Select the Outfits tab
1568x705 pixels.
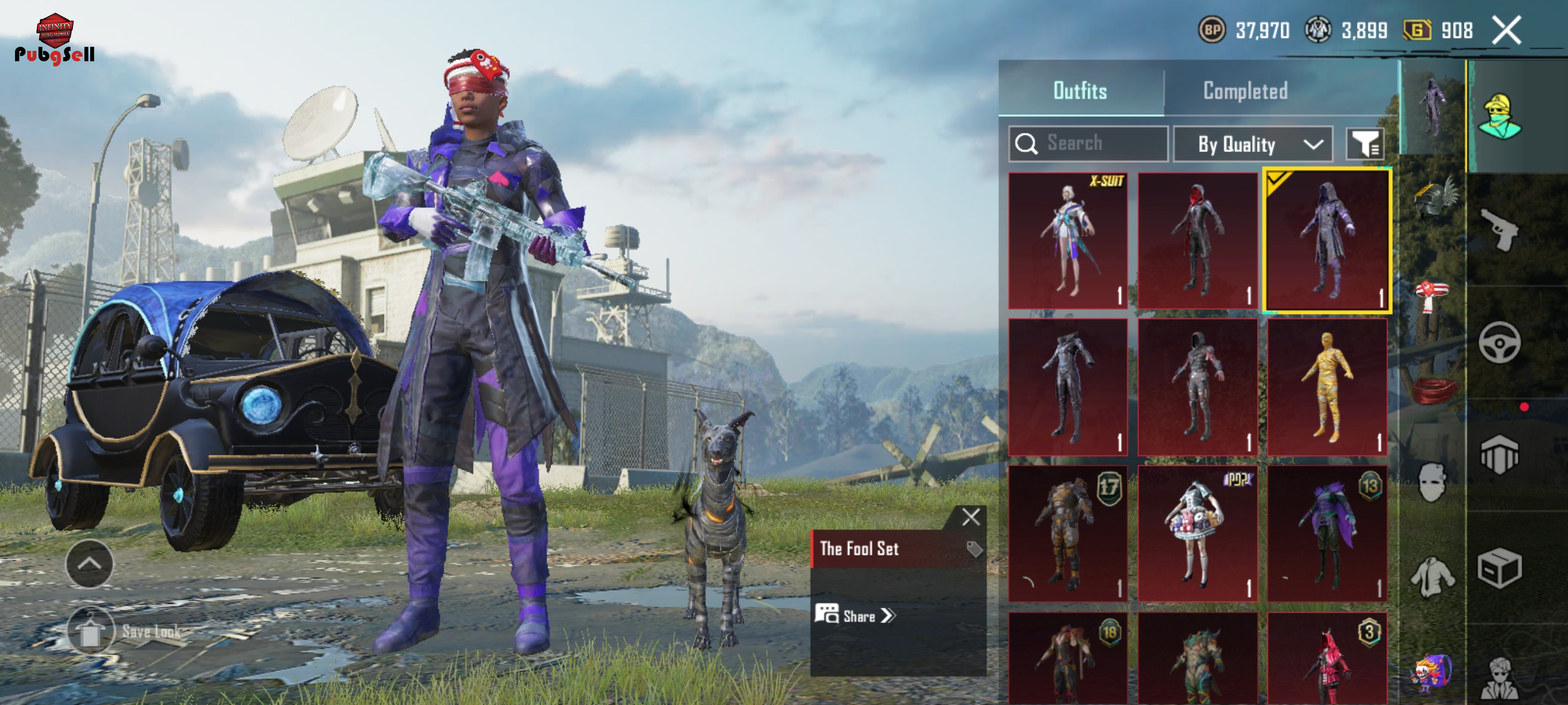click(x=1080, y=91)
